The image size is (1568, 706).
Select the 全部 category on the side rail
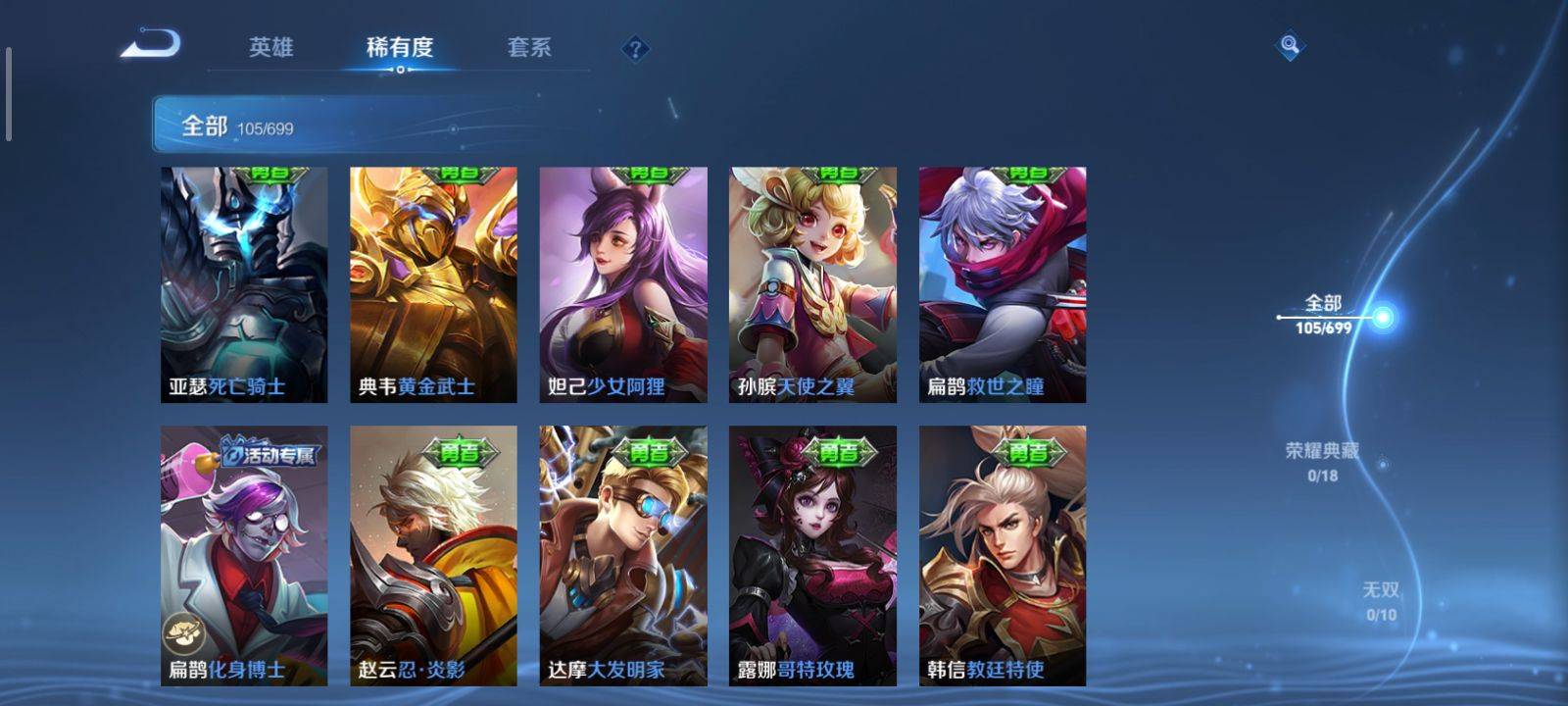[x=1324, y=314]
